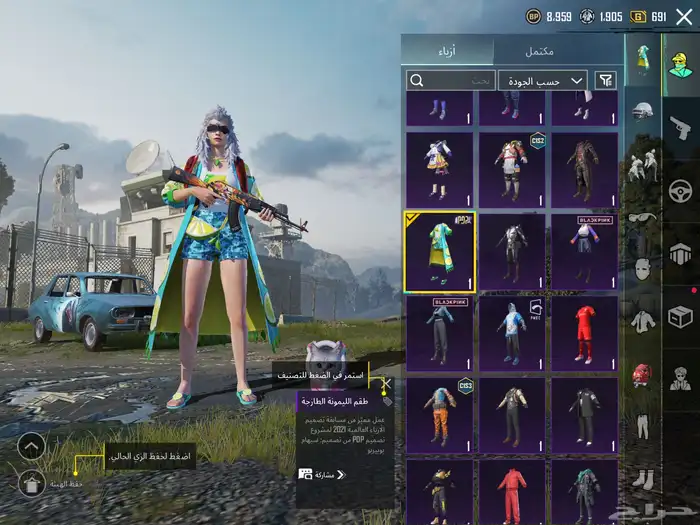Open the helmet category
700x525 pixels.
[643, 111]
